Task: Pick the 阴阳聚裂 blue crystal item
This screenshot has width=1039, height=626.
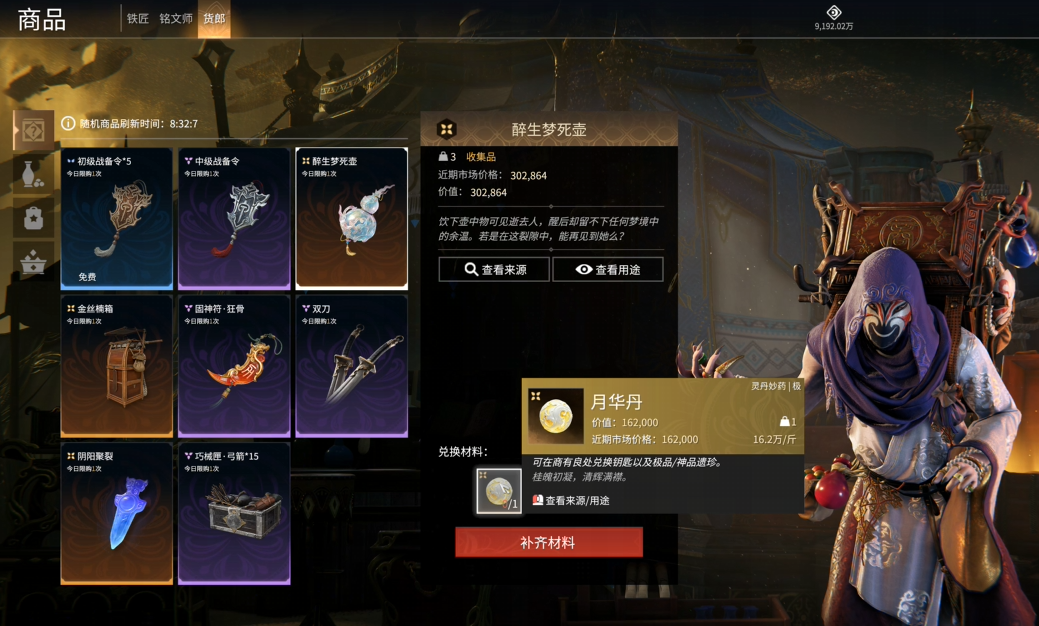Action: 116,513
